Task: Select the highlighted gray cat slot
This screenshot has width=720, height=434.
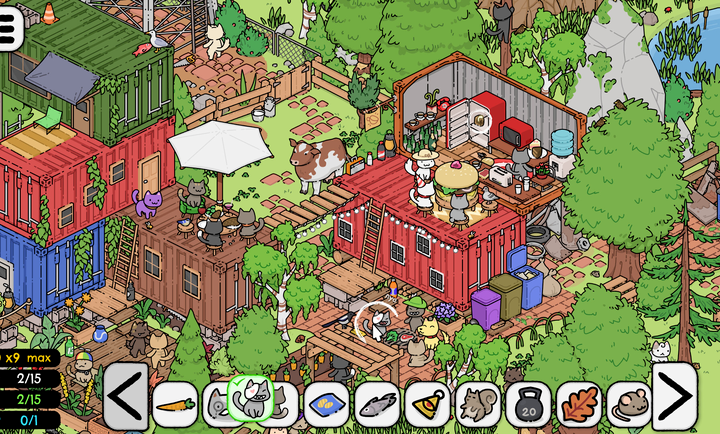Action: (x=251, y=398)
